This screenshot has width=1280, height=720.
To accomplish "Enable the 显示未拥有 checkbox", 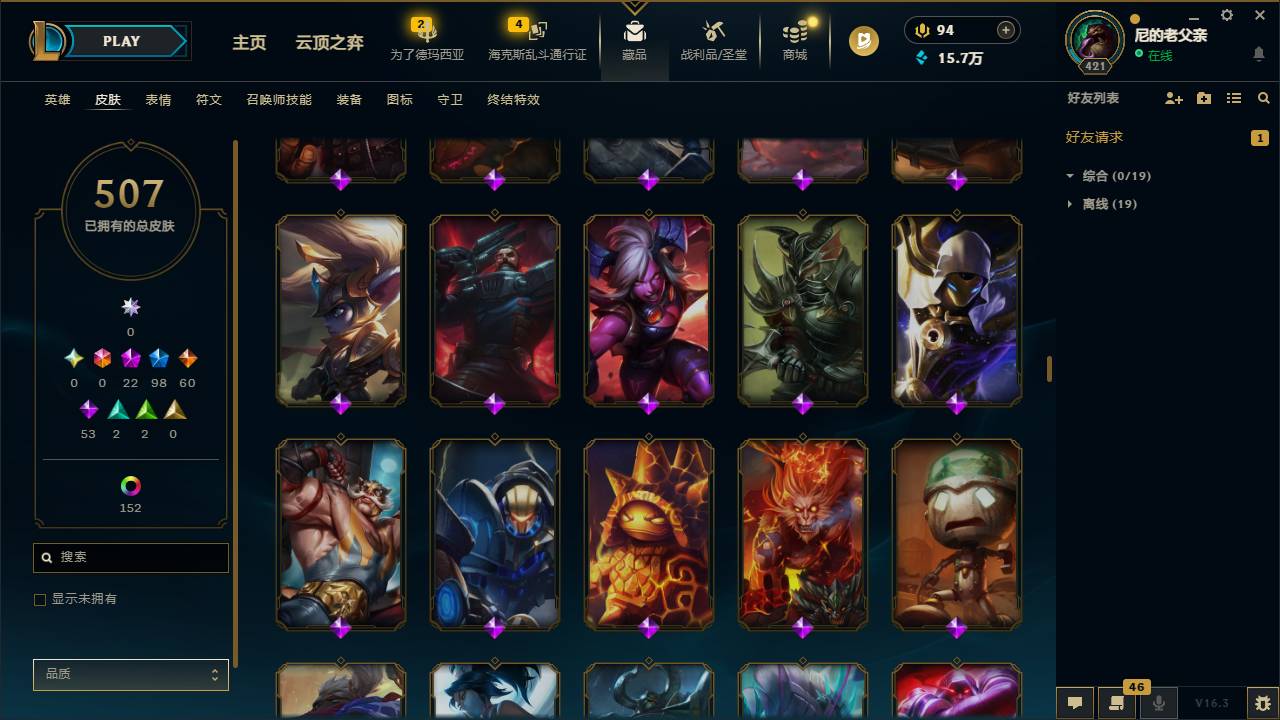I will point(40,599).
